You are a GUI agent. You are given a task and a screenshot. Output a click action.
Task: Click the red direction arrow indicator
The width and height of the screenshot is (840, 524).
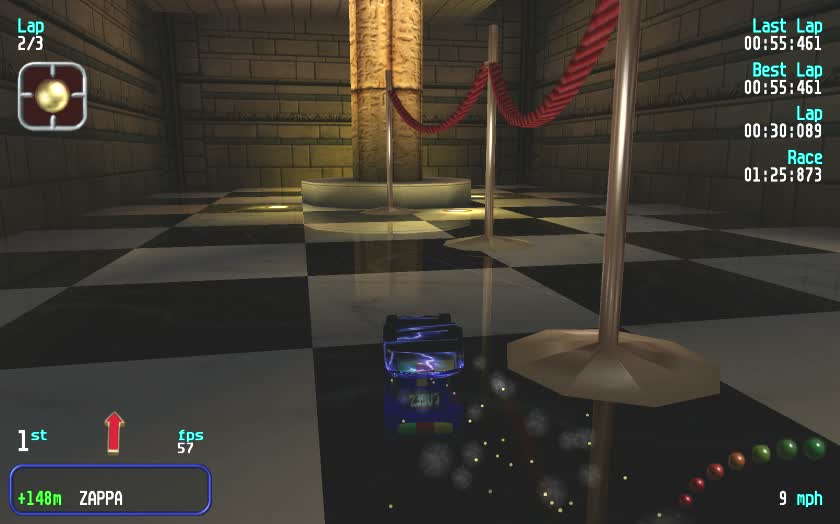coord(114,431)
